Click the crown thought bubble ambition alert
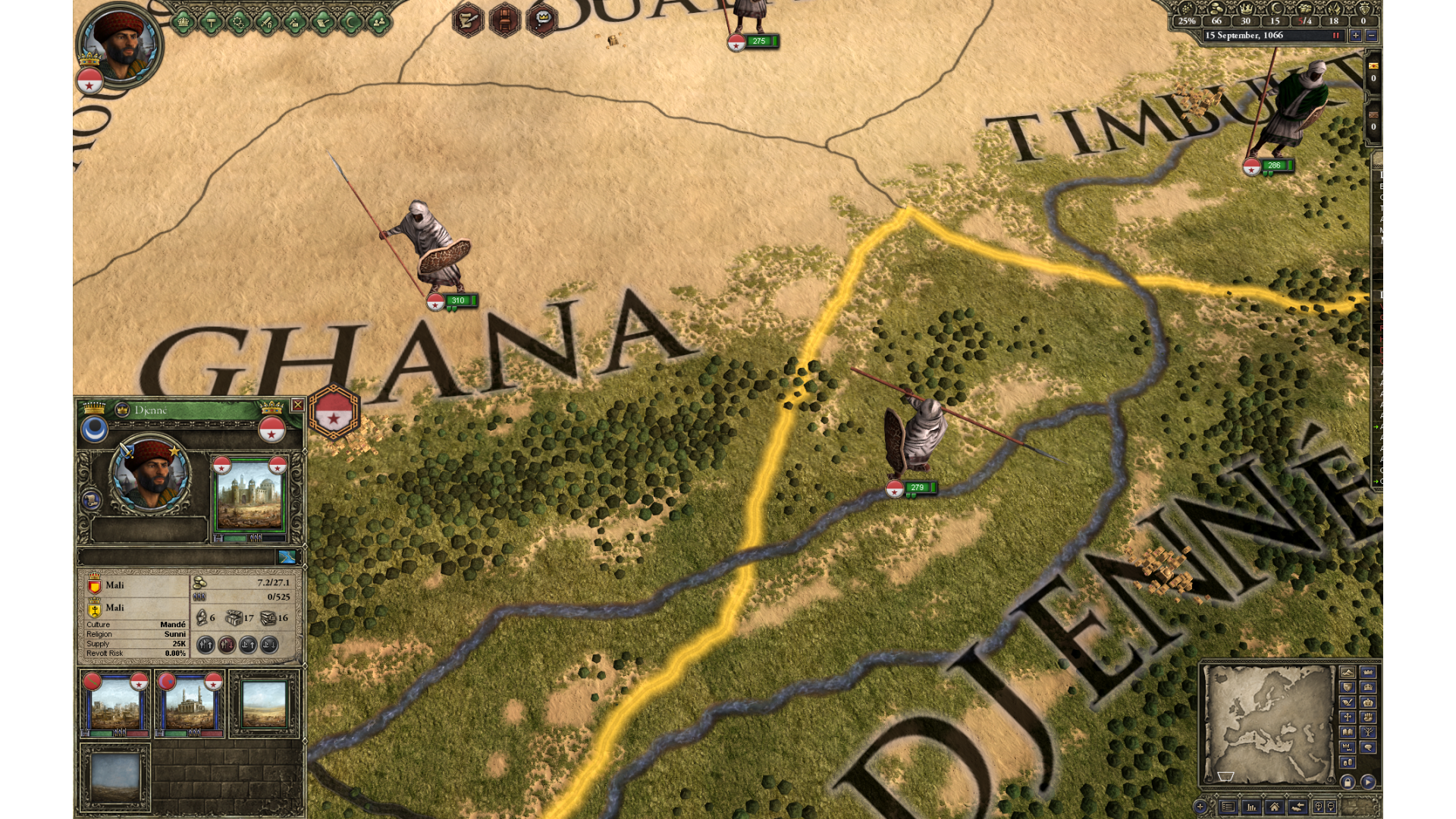The width and height of the screenshot is (1456, 819). (x=541, y=19)
